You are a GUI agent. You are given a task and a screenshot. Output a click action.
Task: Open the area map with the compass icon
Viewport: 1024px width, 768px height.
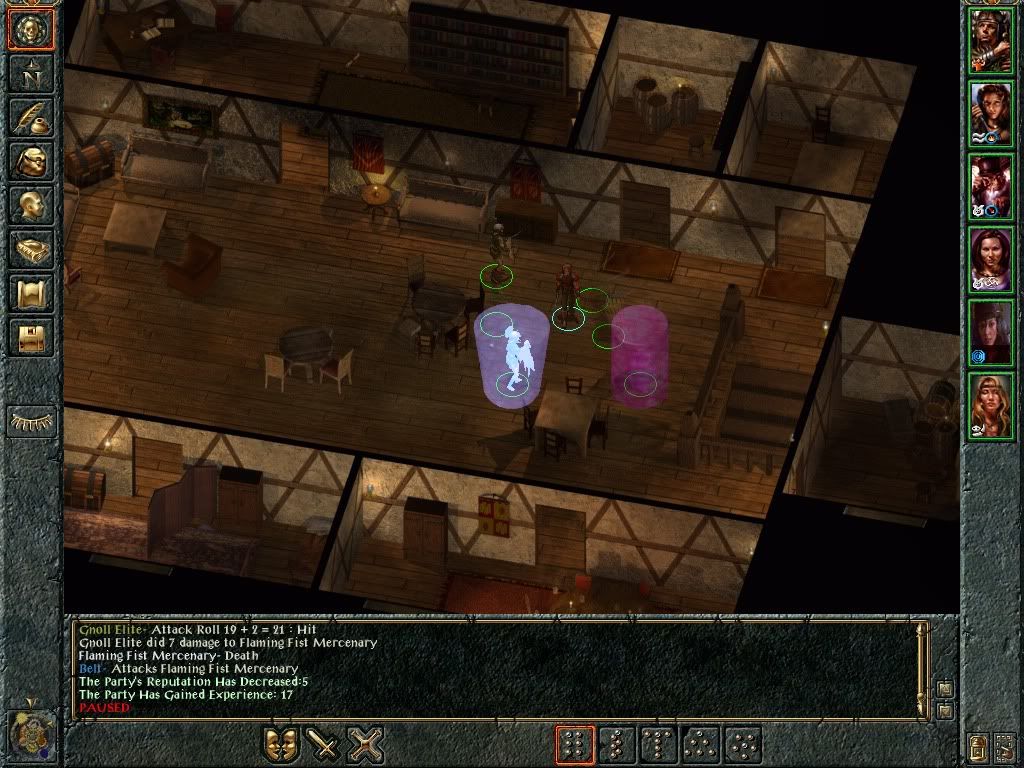point(31,72)
